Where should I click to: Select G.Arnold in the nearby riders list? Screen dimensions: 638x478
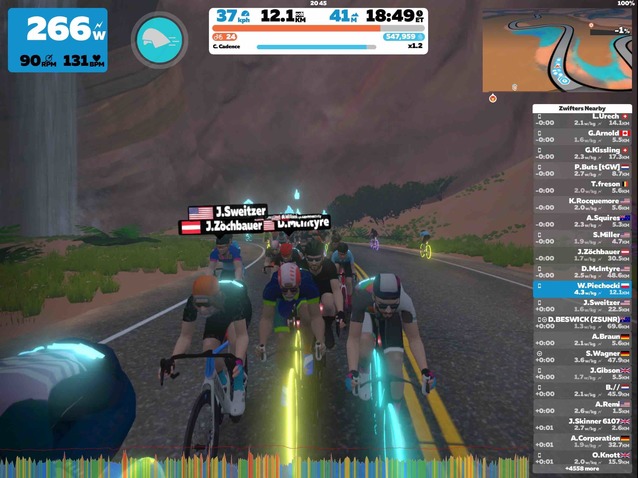tap(585, 136)
